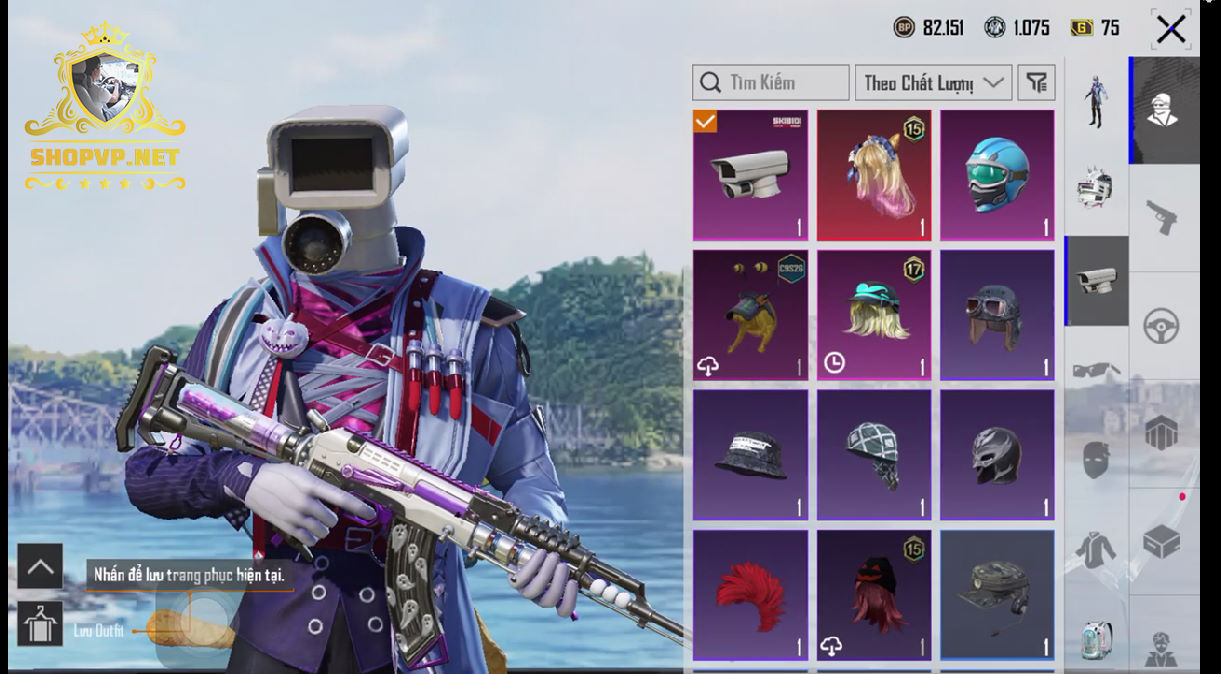Close the inventory with the X button
Screen dimensions: 1221x674
[x=1170, y=29]
